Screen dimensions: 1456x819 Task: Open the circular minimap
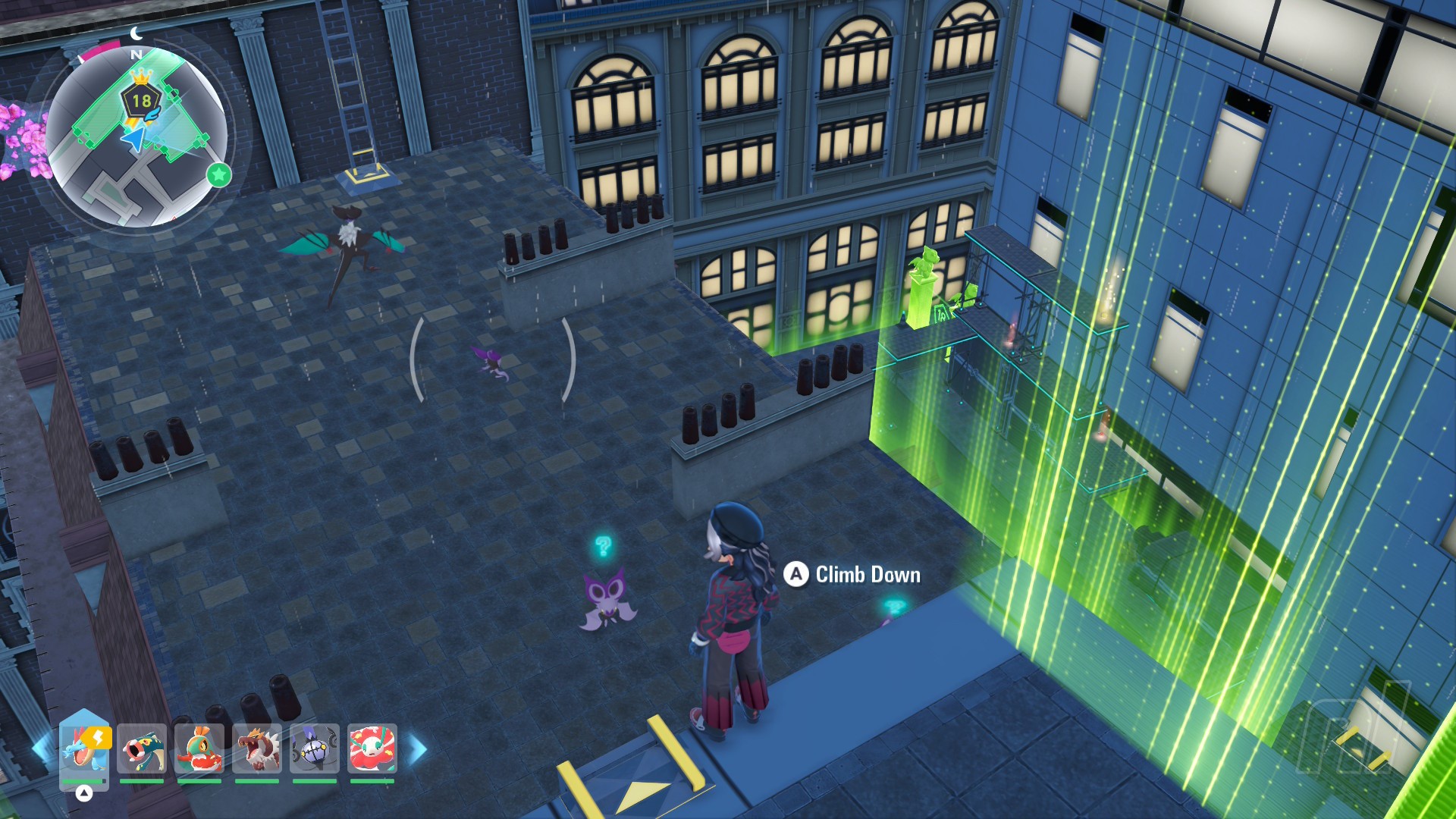pos(136,138)
